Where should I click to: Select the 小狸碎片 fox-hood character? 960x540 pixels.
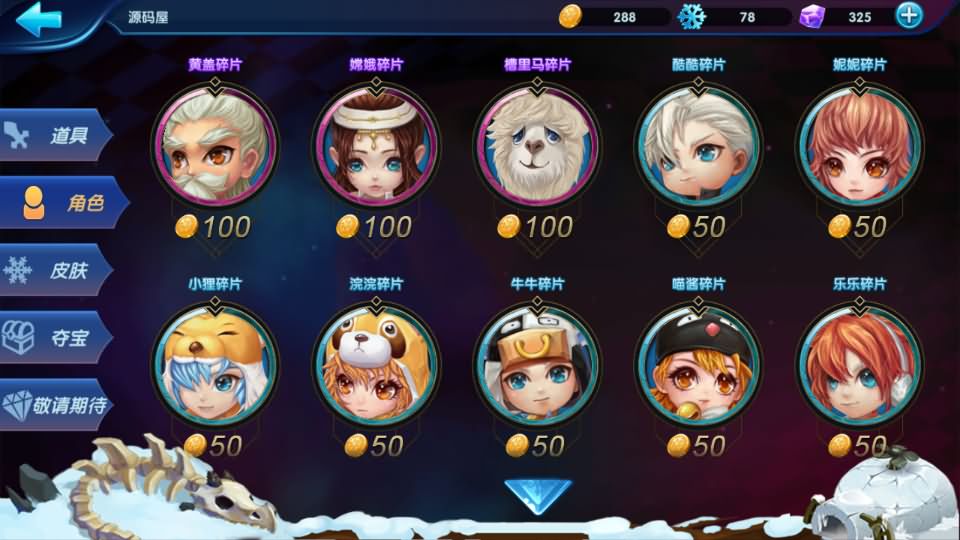(x=215, y=366)
